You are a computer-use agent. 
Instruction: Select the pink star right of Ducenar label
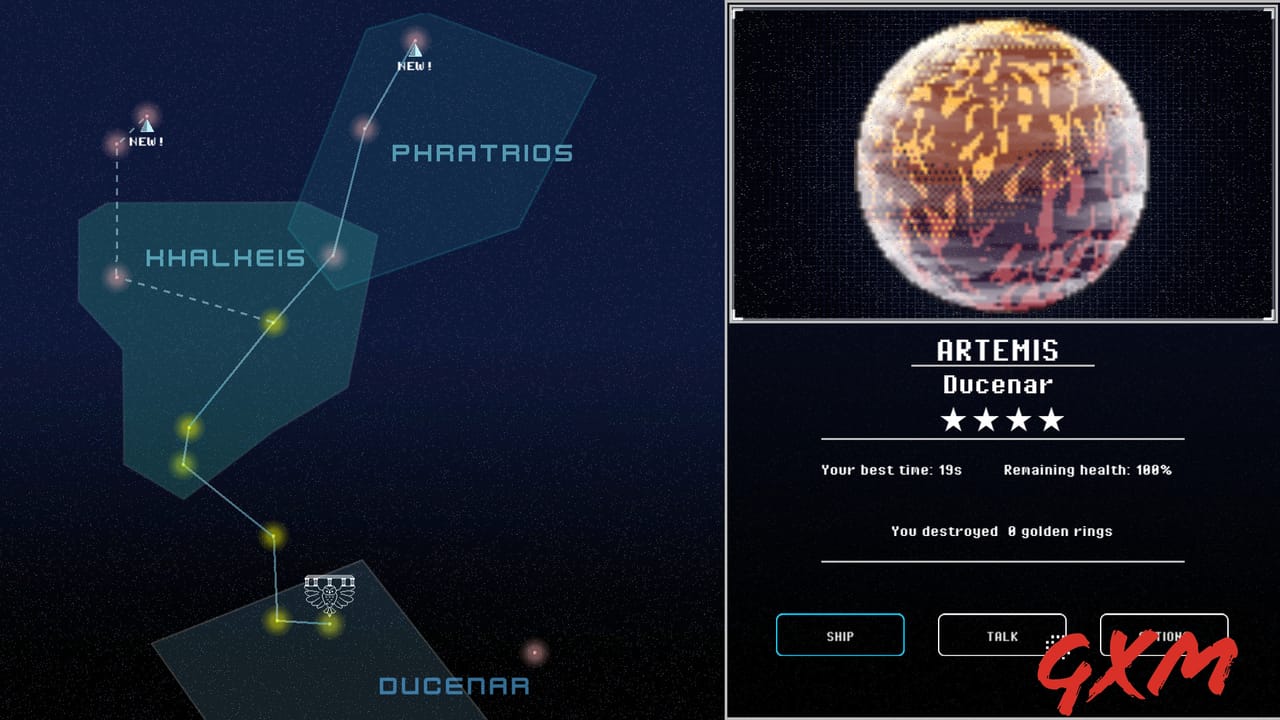click(534, 653)
